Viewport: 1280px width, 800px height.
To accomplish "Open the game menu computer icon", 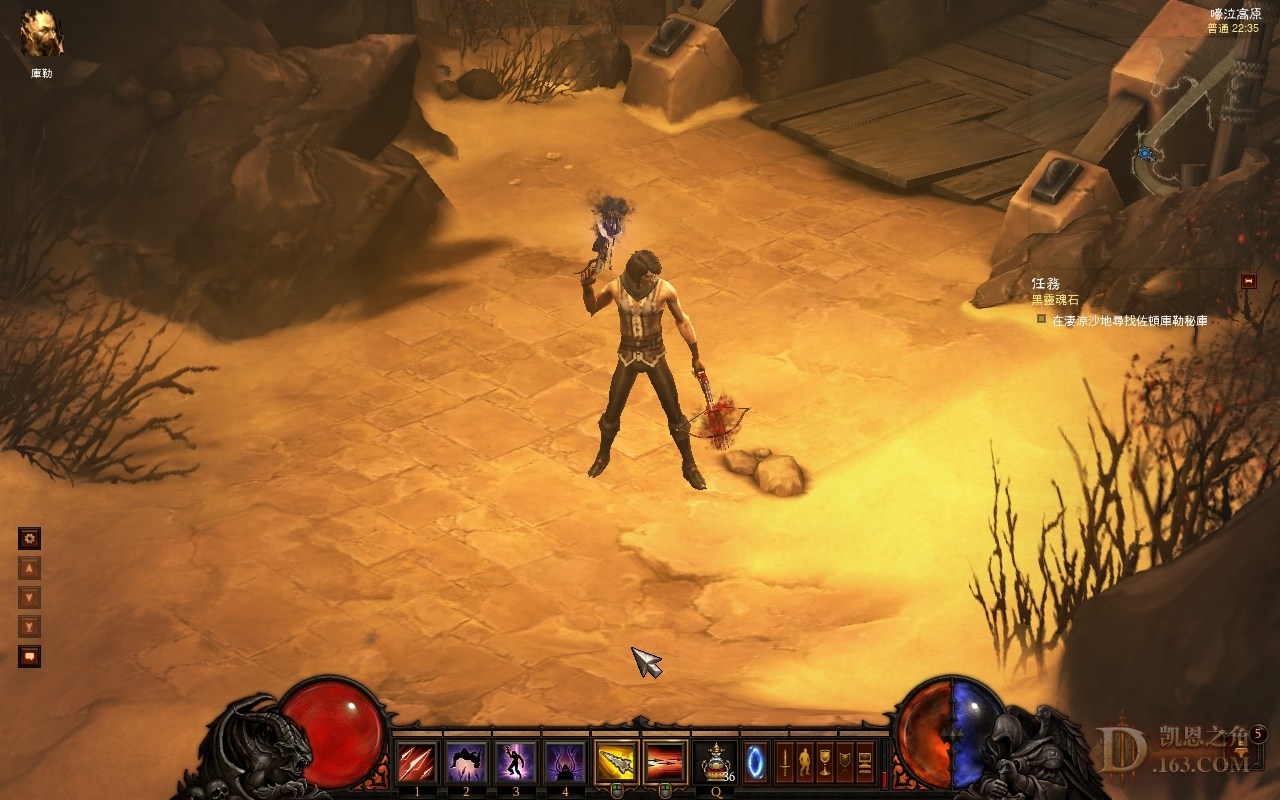I will 865,762.
